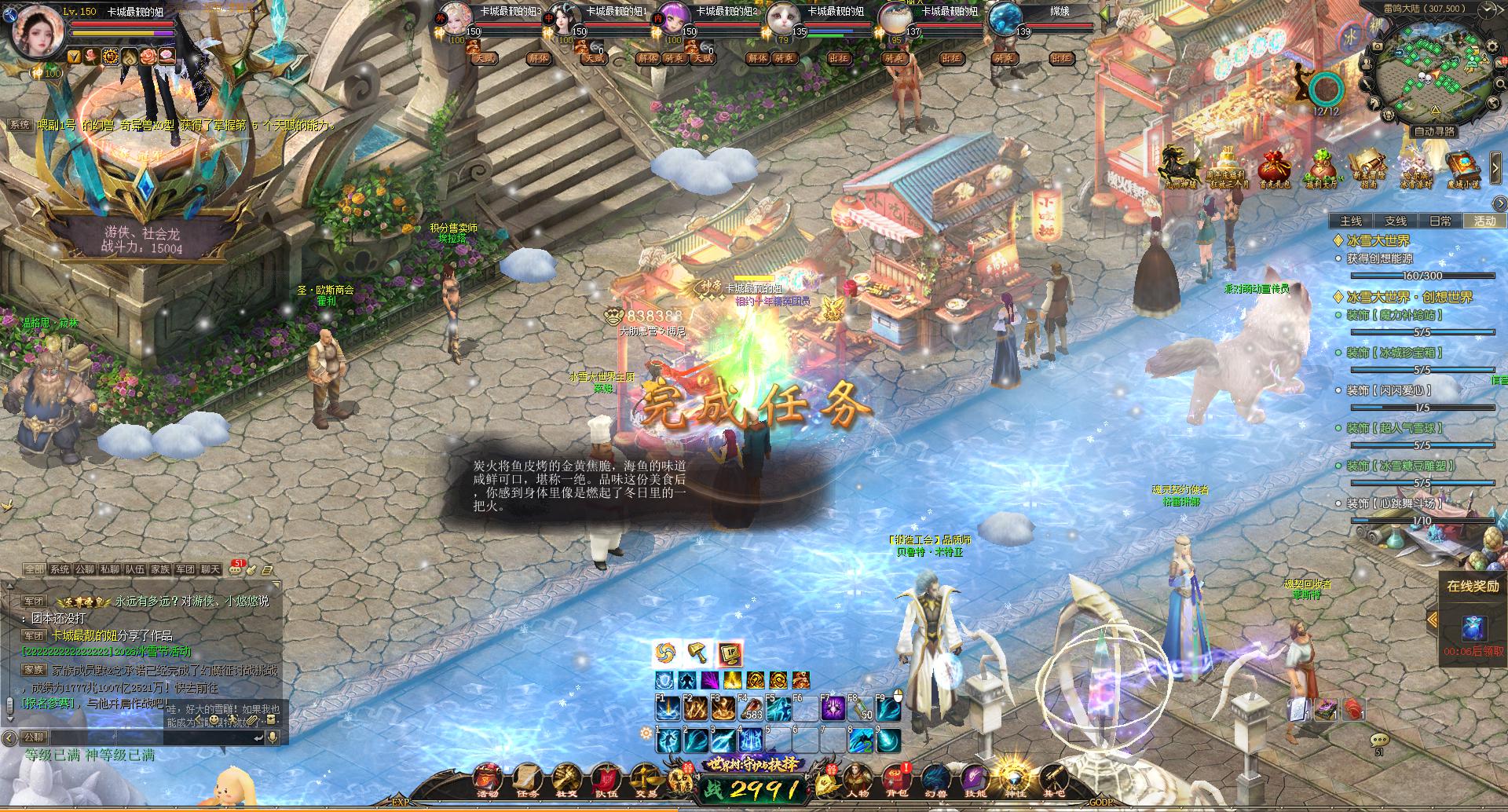This screenshot has width=1508, height=812.
Task: Open the 背包 (bag) menu icon
Action: click(x=896, y=779)
